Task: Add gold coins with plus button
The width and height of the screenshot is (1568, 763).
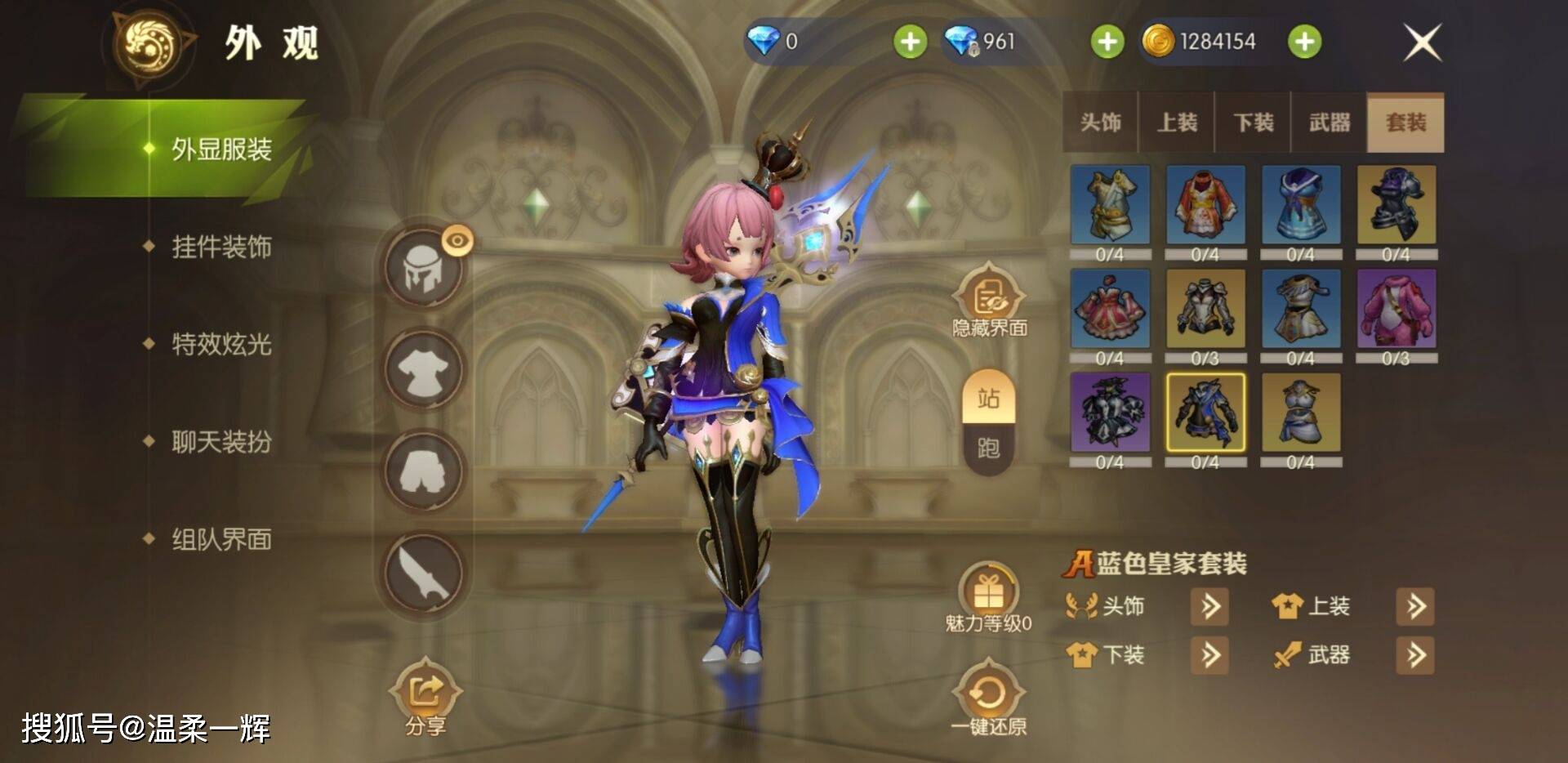Action: [x=1304, y=42]
